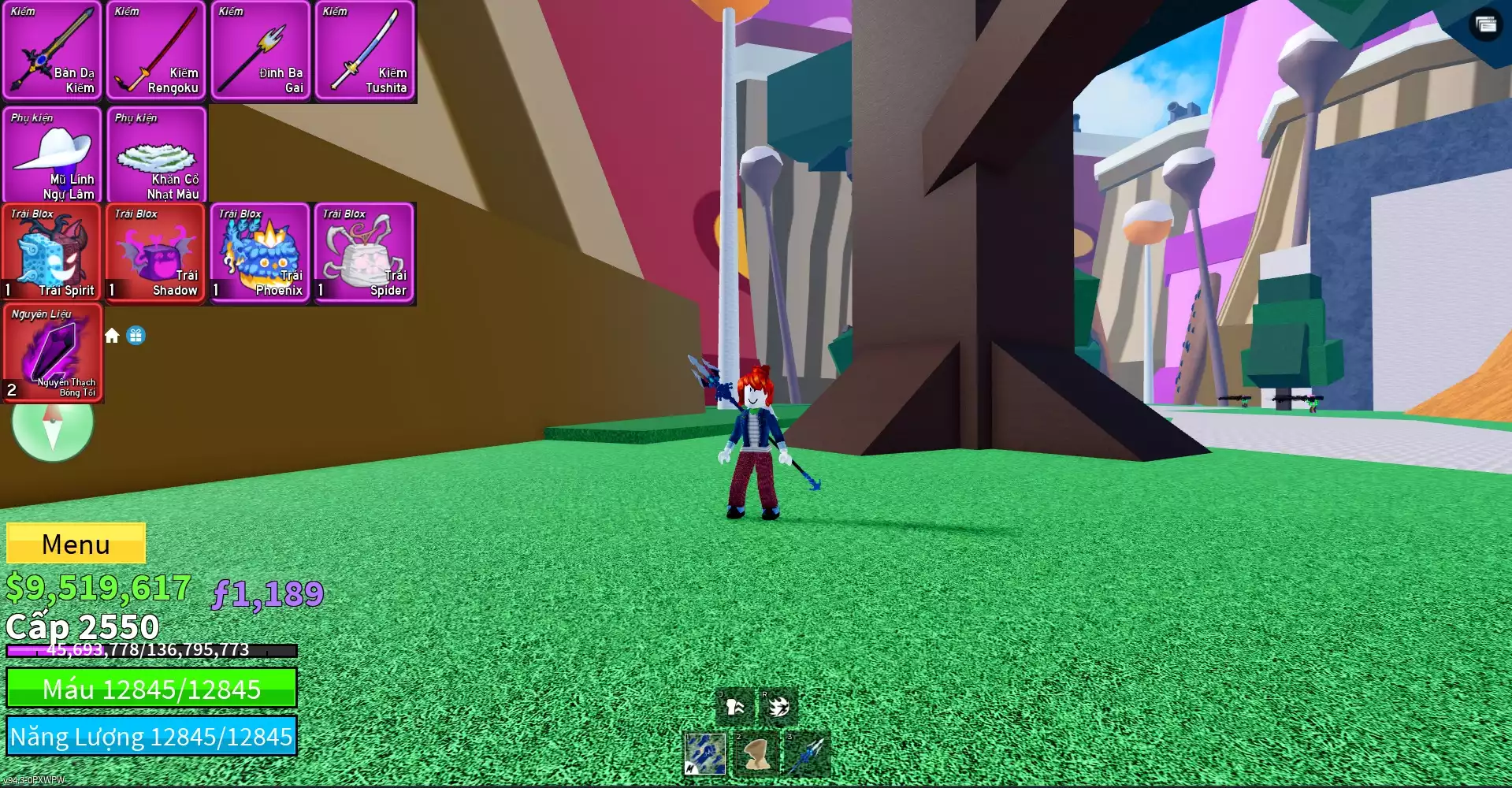Select the Nguyên Thạch Bóng Tối material
The image size is (1512, 788).
pyautogui.click(x=53, y=354)
